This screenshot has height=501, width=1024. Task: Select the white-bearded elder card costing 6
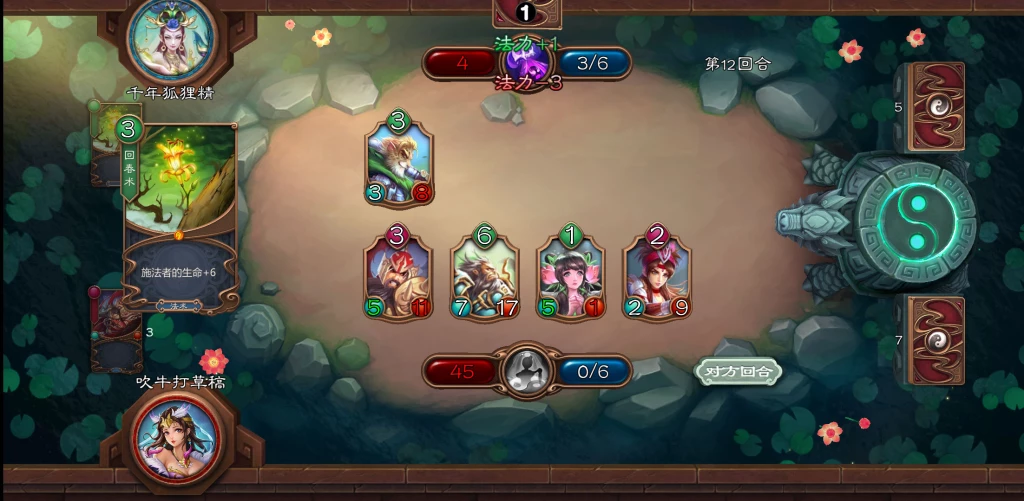coord(485,276)
